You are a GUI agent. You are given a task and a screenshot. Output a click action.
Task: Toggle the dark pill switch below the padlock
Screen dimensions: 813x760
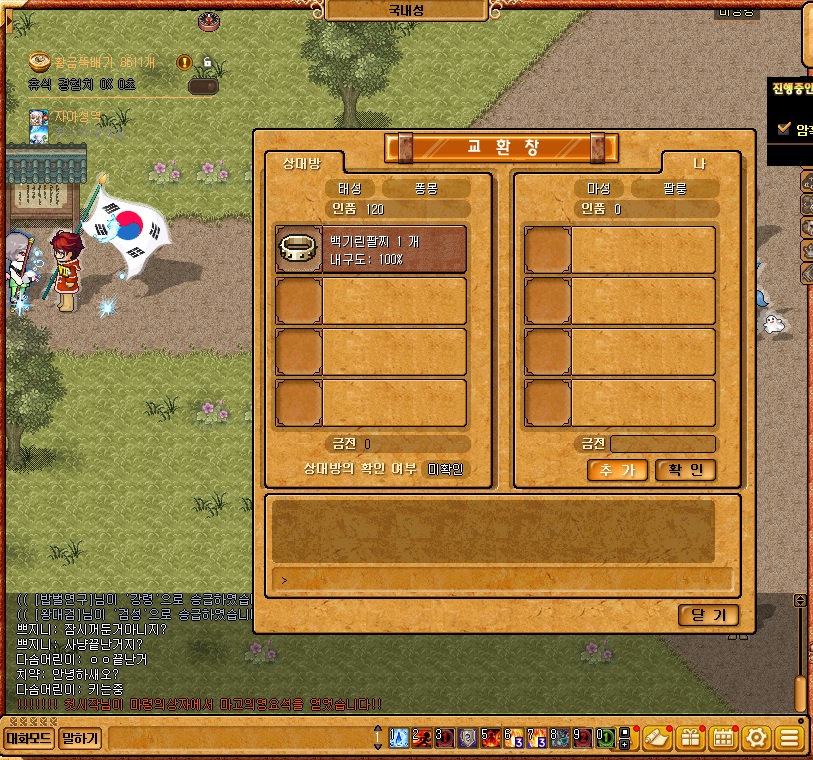pyautogui.click(x=203, y=86)
